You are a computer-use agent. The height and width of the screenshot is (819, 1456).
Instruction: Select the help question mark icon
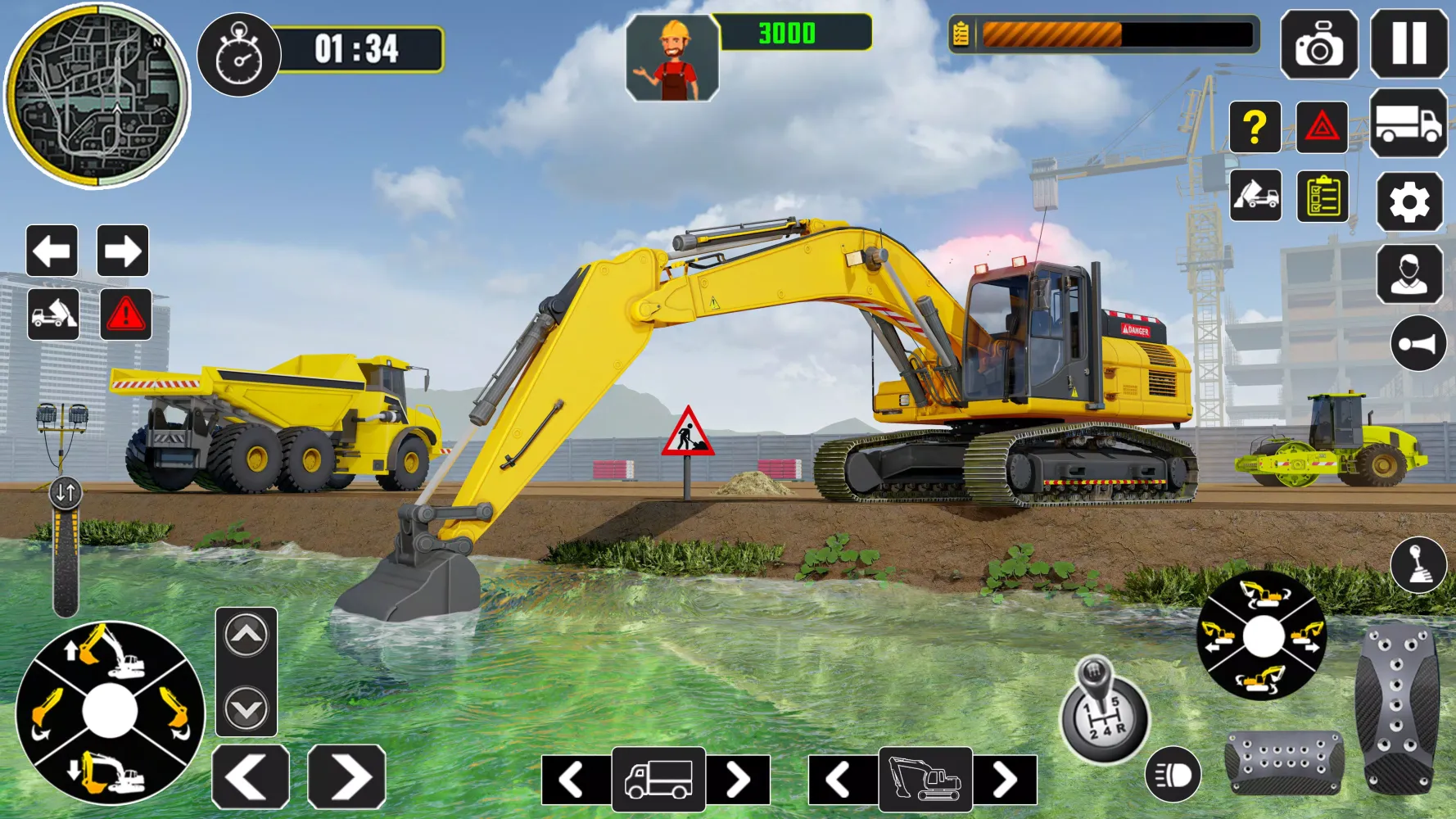pyautogui.click(x=1254, y=129)
